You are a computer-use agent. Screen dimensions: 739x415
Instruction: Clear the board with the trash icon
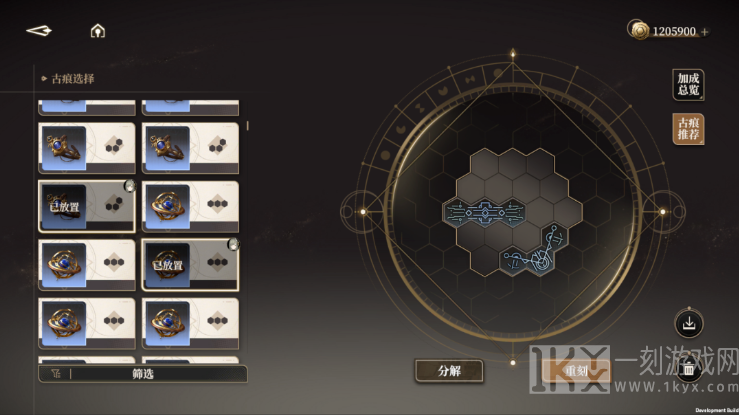pos(689,368)
